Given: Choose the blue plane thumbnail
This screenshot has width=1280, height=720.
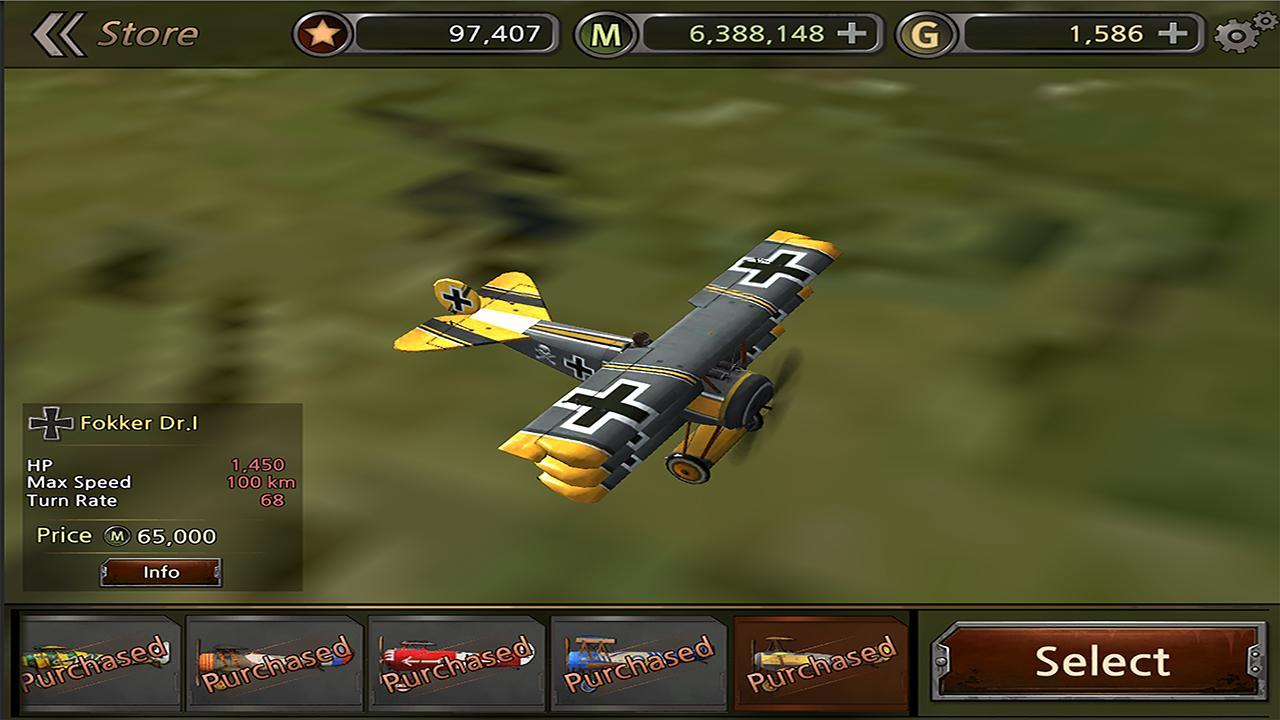Looking at the screenshot, I should click(x=637, y=662).
